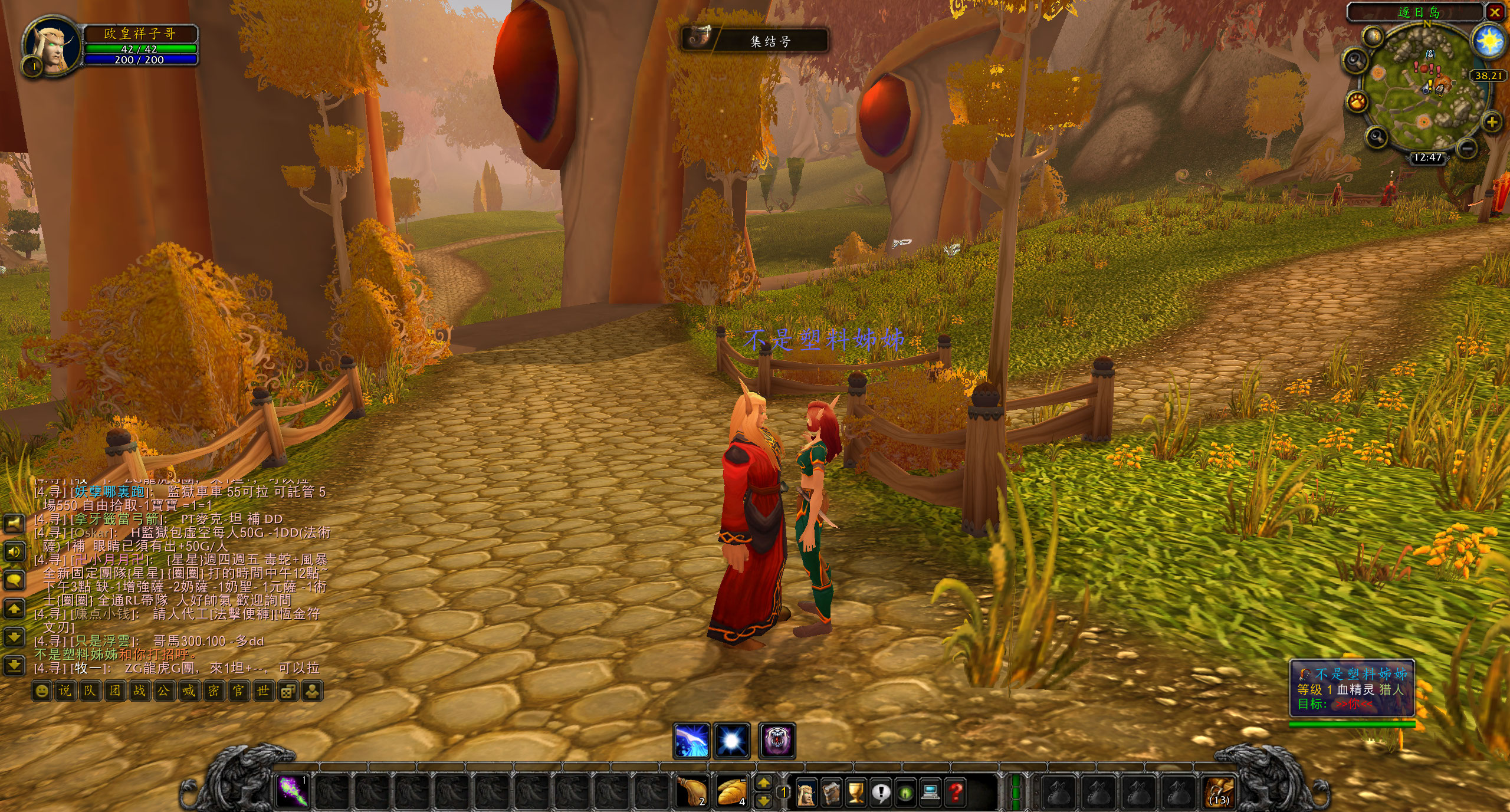1510x812 pixels.
Task: Select the 说 (Say) chat channel
Action: (66, 690)
